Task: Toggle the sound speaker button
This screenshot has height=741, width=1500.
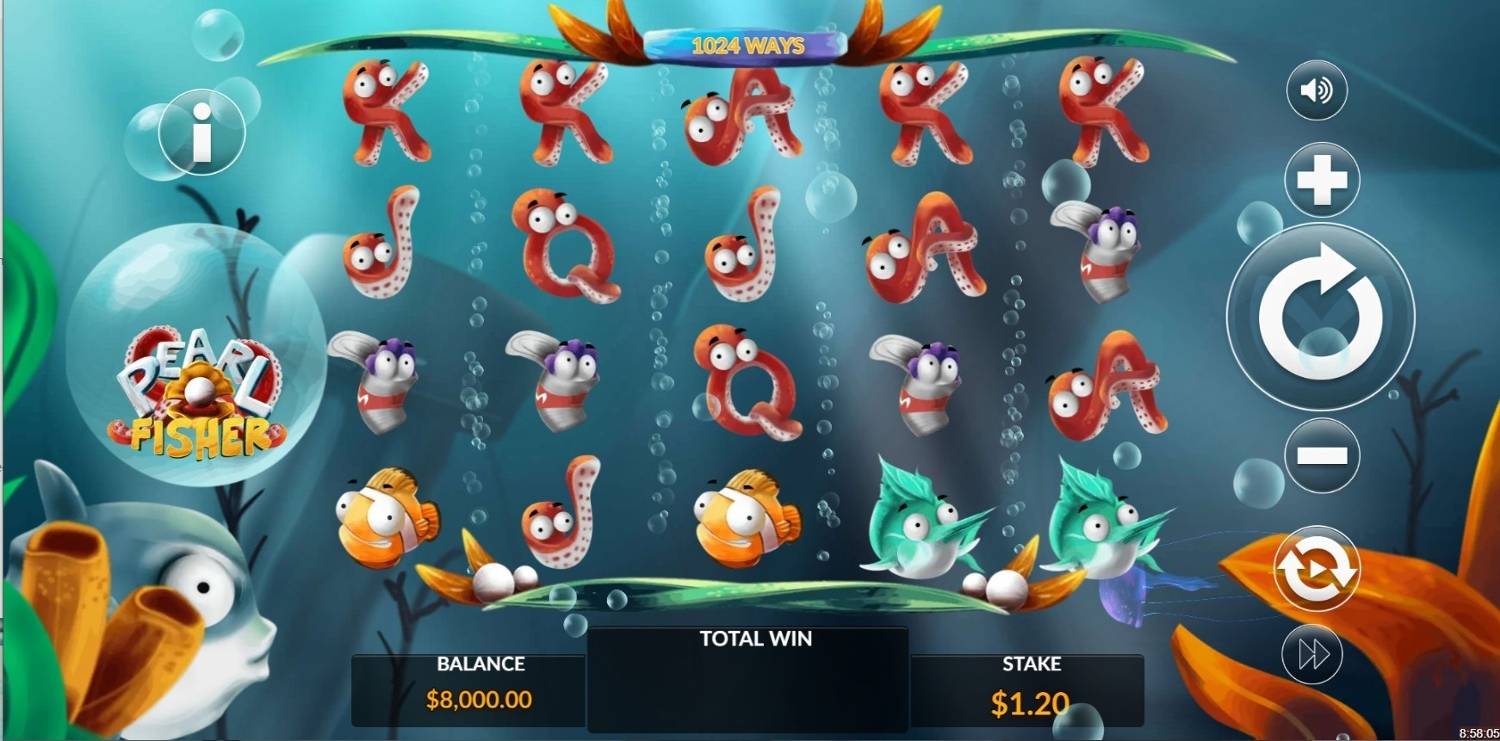Action: point(1316,91)
